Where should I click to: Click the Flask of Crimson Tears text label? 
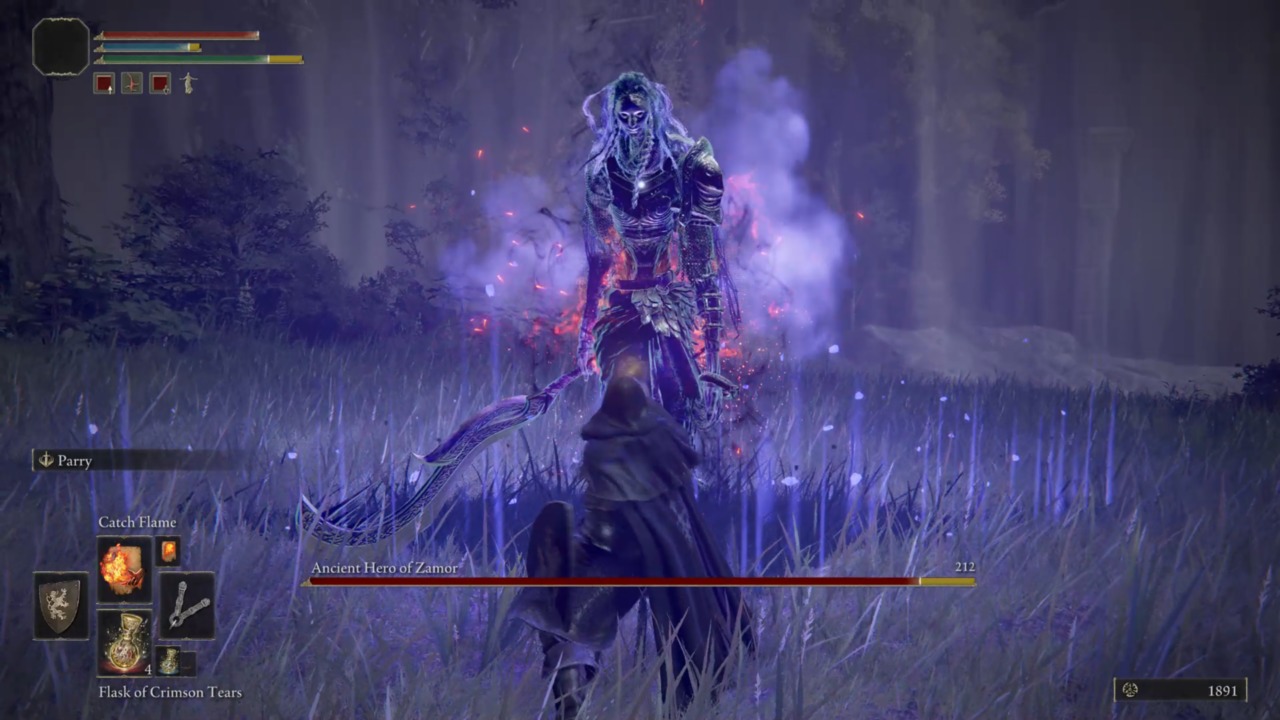170,692
